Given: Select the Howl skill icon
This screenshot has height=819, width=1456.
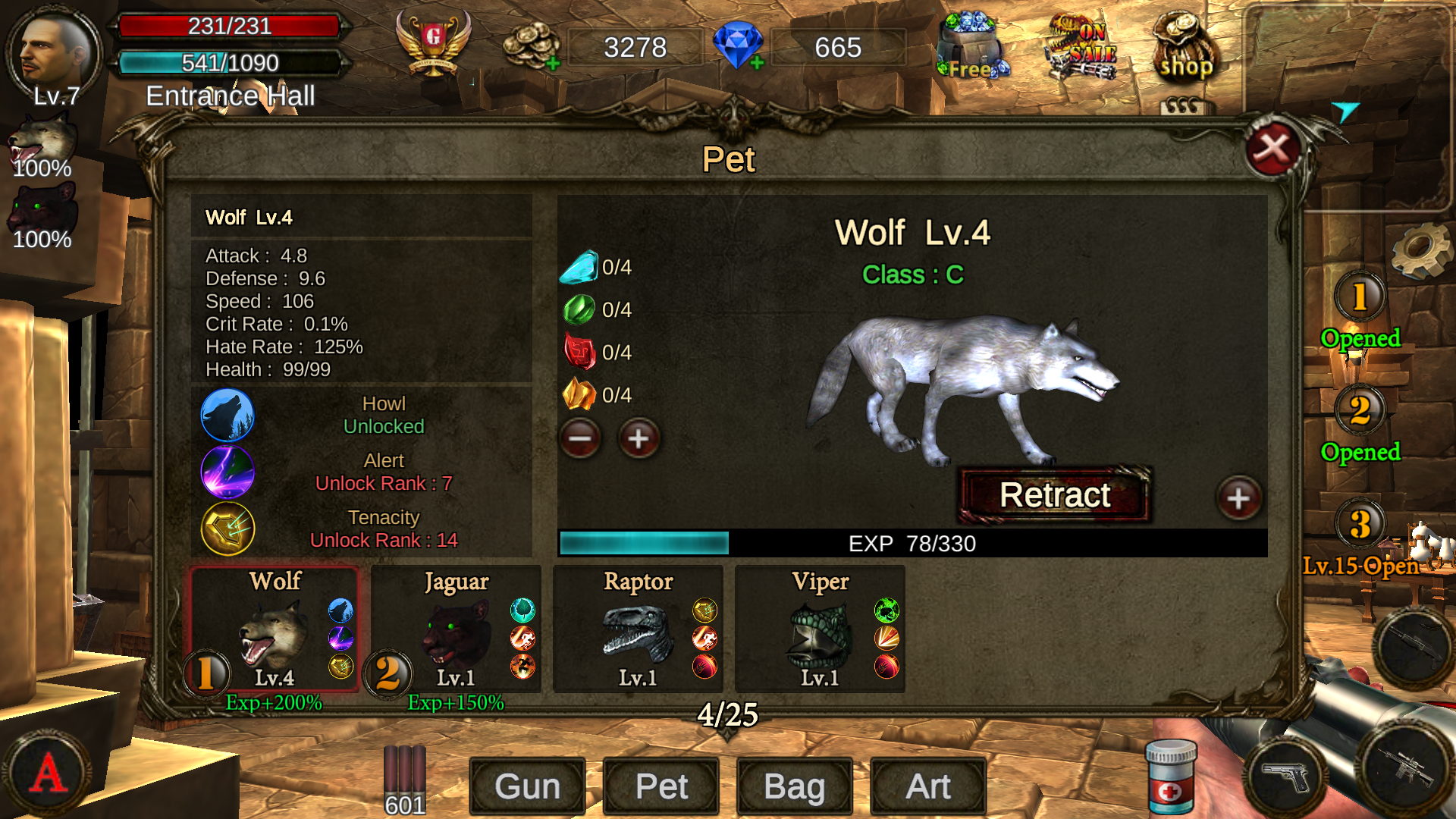Looking at the screenshot, I should 227,415.
